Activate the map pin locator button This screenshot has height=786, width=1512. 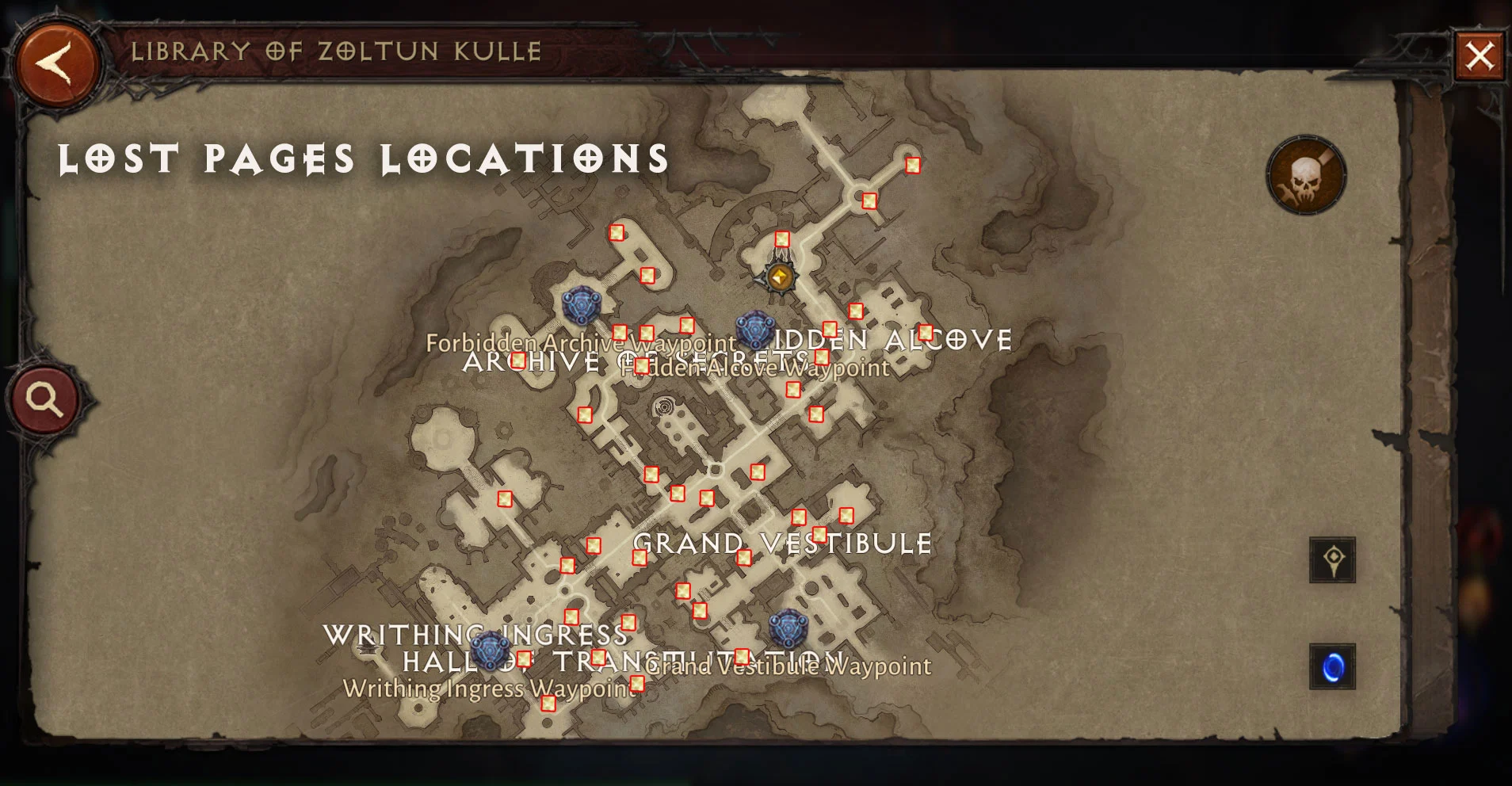tap(1332, 560)
